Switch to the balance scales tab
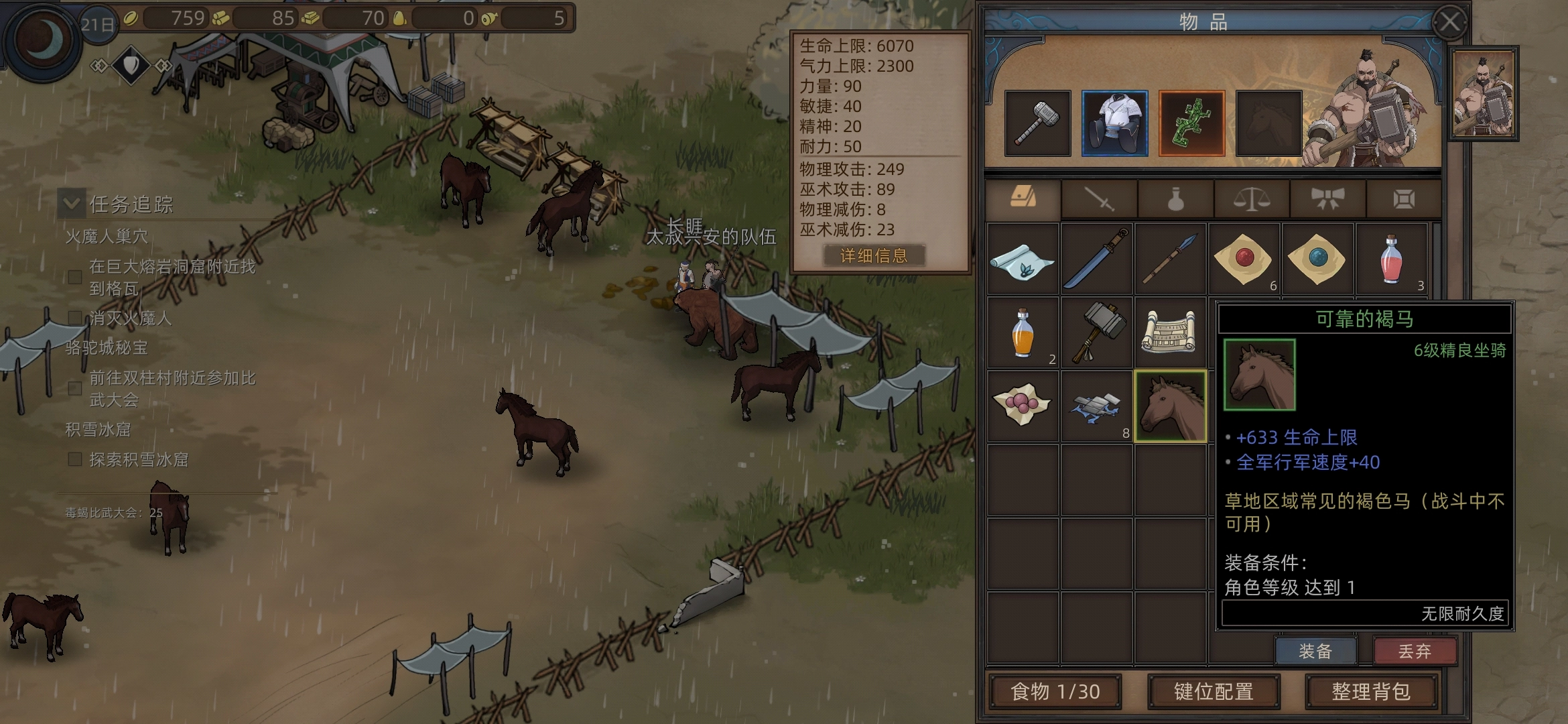 coord(1252,199)
